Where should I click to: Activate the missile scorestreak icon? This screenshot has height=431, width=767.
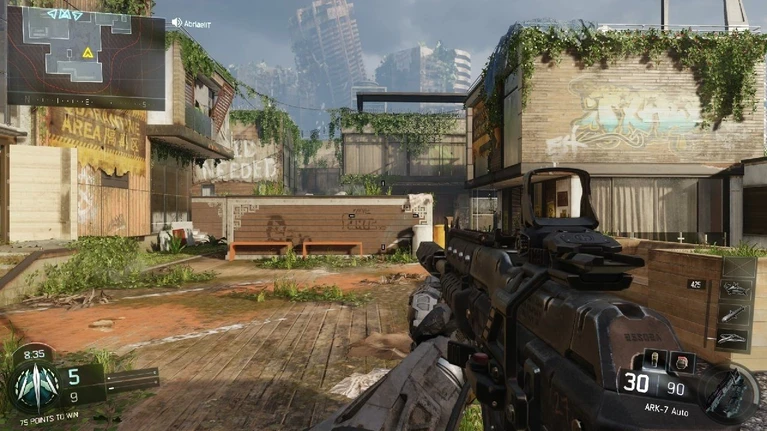click(x=737, y=315)
